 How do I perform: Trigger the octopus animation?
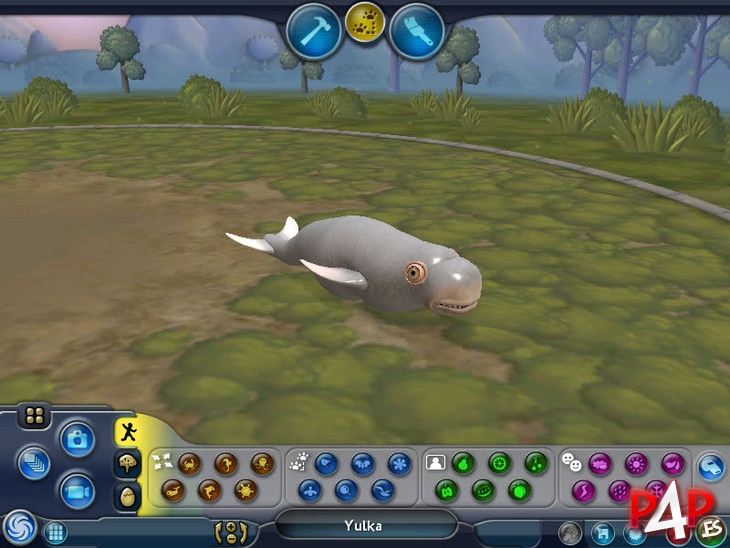(x=262, y=463)
